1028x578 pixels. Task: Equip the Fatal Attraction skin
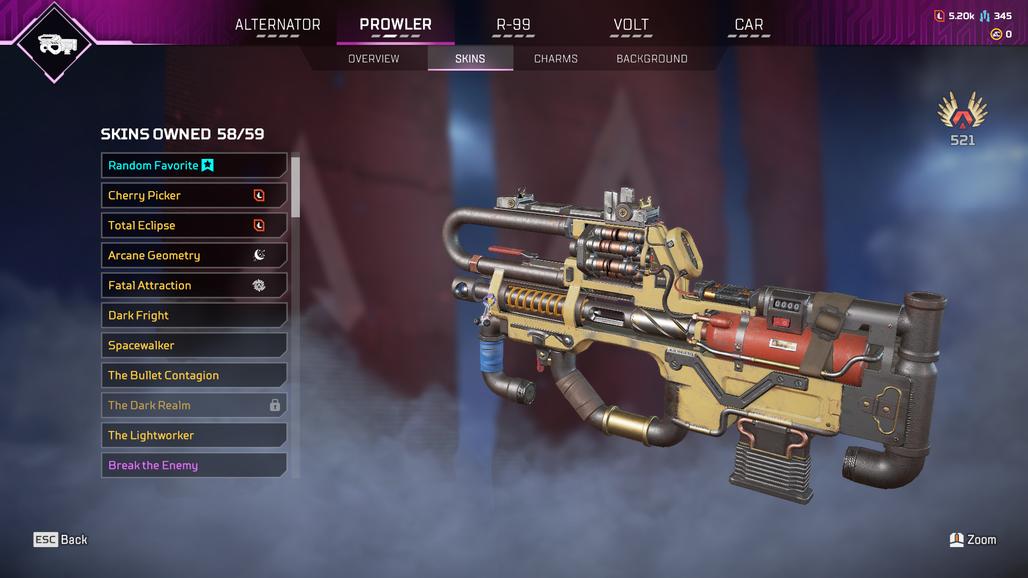point(194,286)
